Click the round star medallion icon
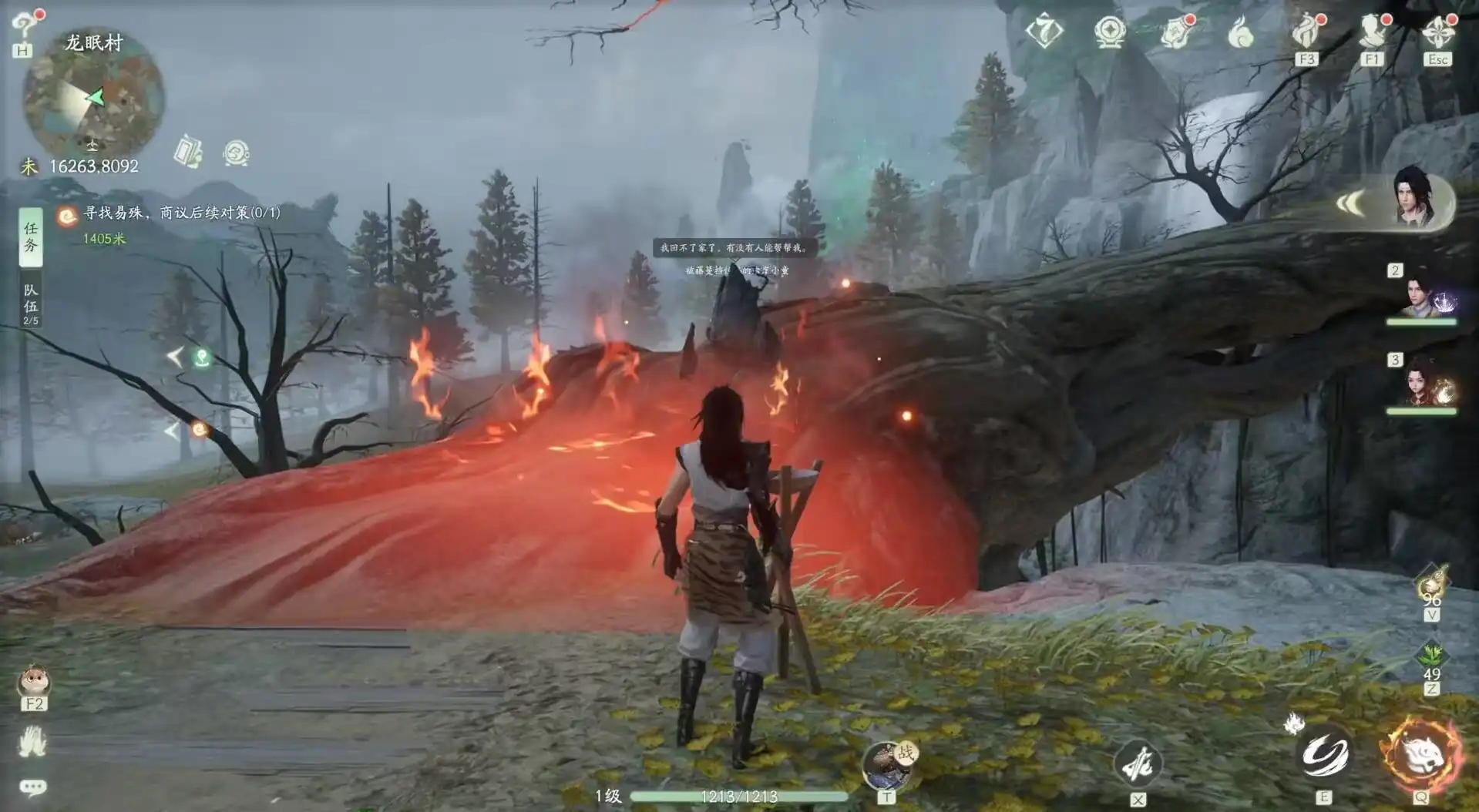 tap(1110, 32)
